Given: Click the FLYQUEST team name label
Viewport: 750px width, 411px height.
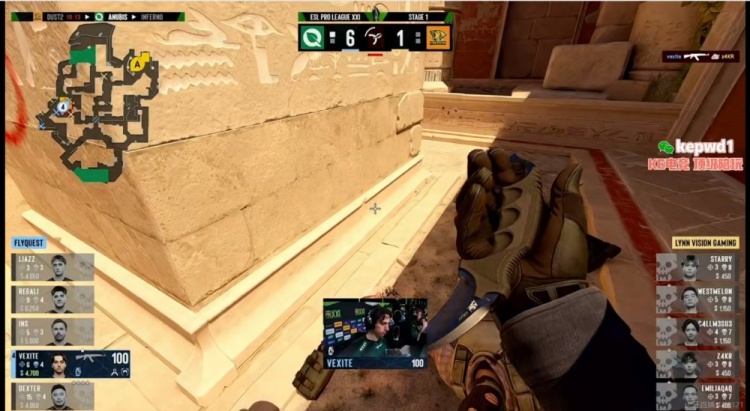Looking at the screenshot, I should point(29,243).
